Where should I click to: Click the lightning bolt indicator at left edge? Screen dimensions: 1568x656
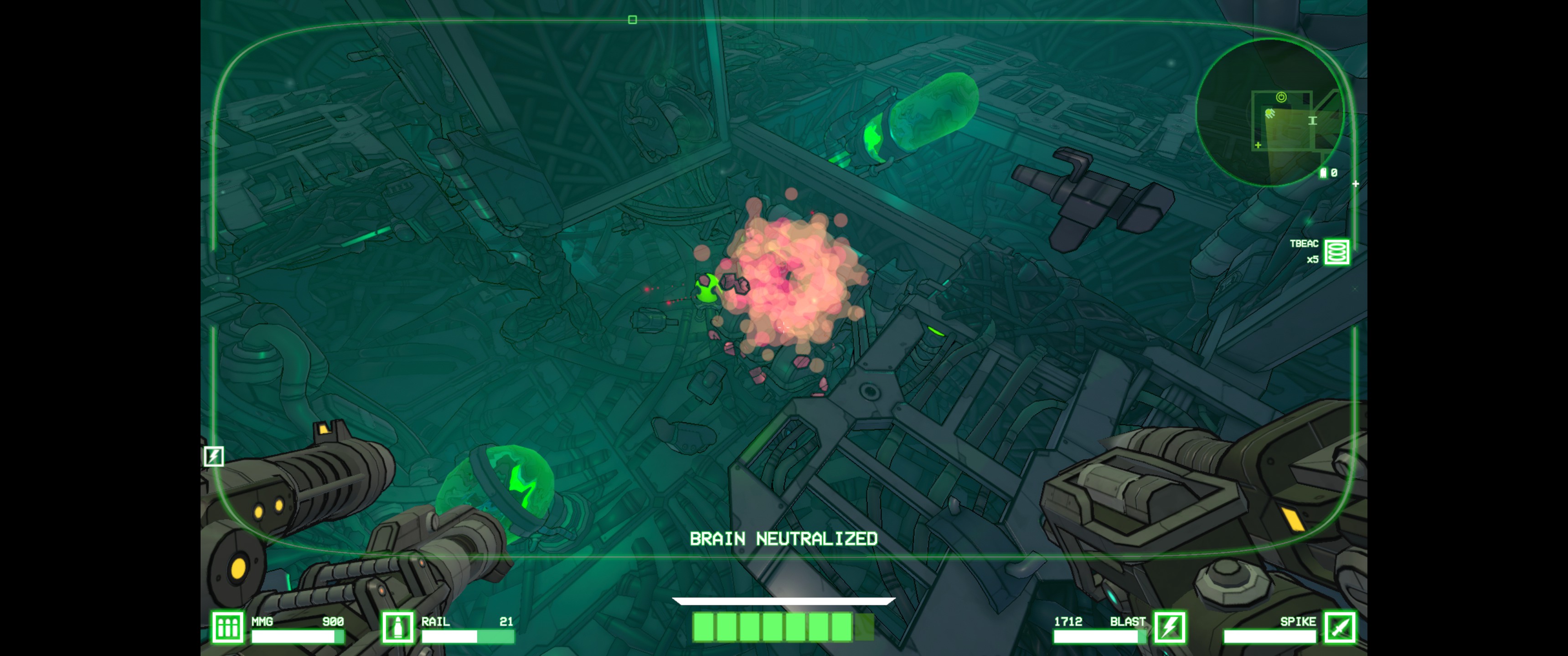tap(214, 456)
